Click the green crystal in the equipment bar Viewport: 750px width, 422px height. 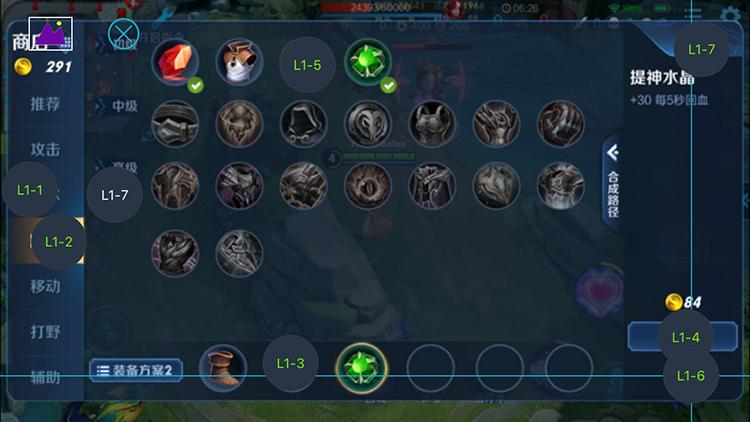pyautogui.click(x=361, y=368)
